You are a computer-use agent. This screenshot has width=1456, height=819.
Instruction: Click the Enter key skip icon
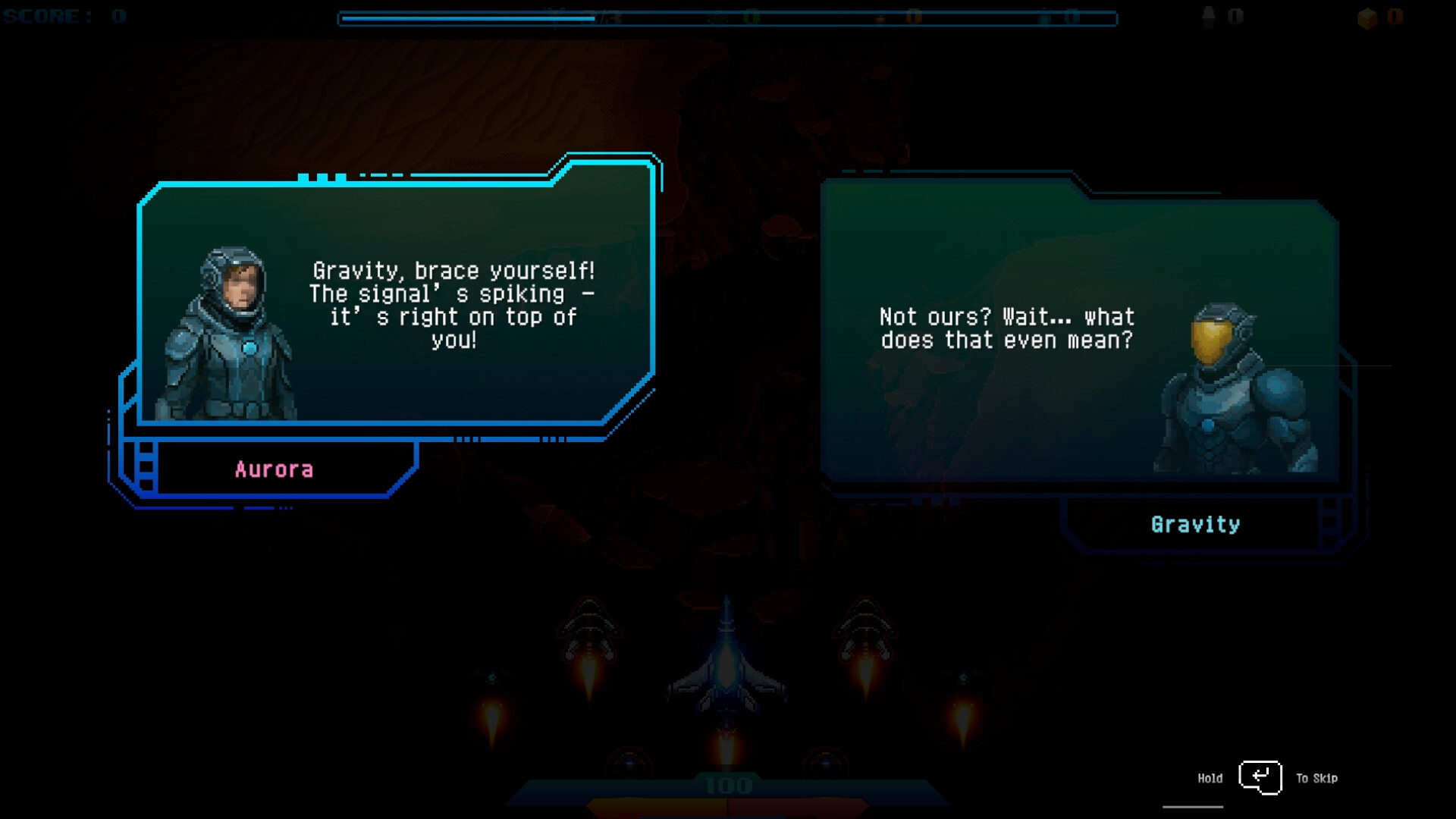1259,777
